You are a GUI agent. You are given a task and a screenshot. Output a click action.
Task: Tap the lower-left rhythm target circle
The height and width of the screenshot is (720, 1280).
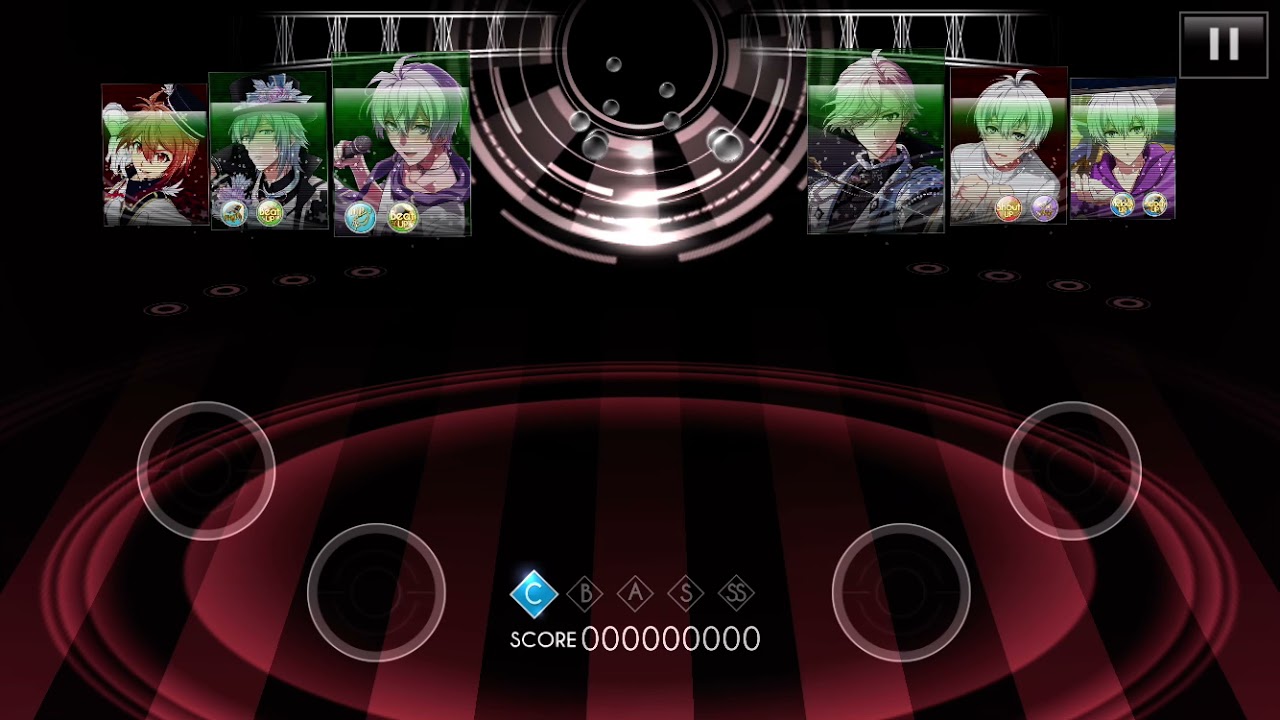tap(376, 592)
